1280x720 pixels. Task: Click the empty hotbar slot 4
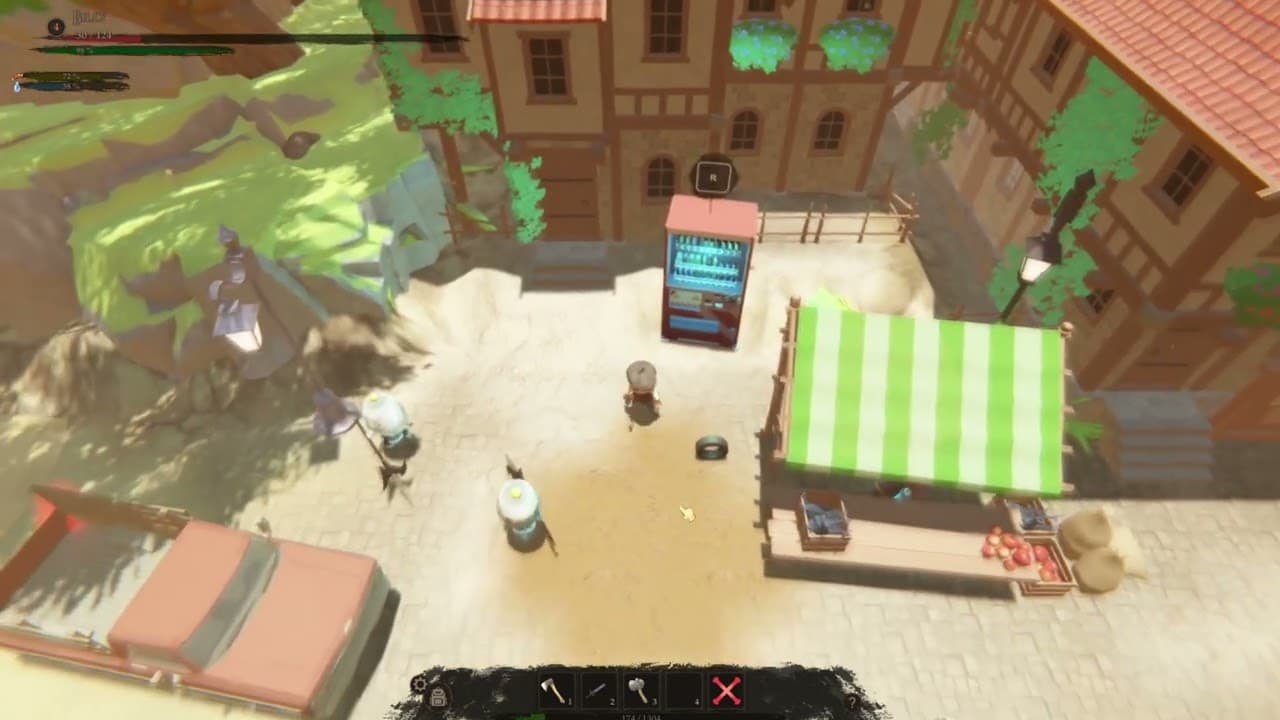pyautogui.click(x=680, y=692)
